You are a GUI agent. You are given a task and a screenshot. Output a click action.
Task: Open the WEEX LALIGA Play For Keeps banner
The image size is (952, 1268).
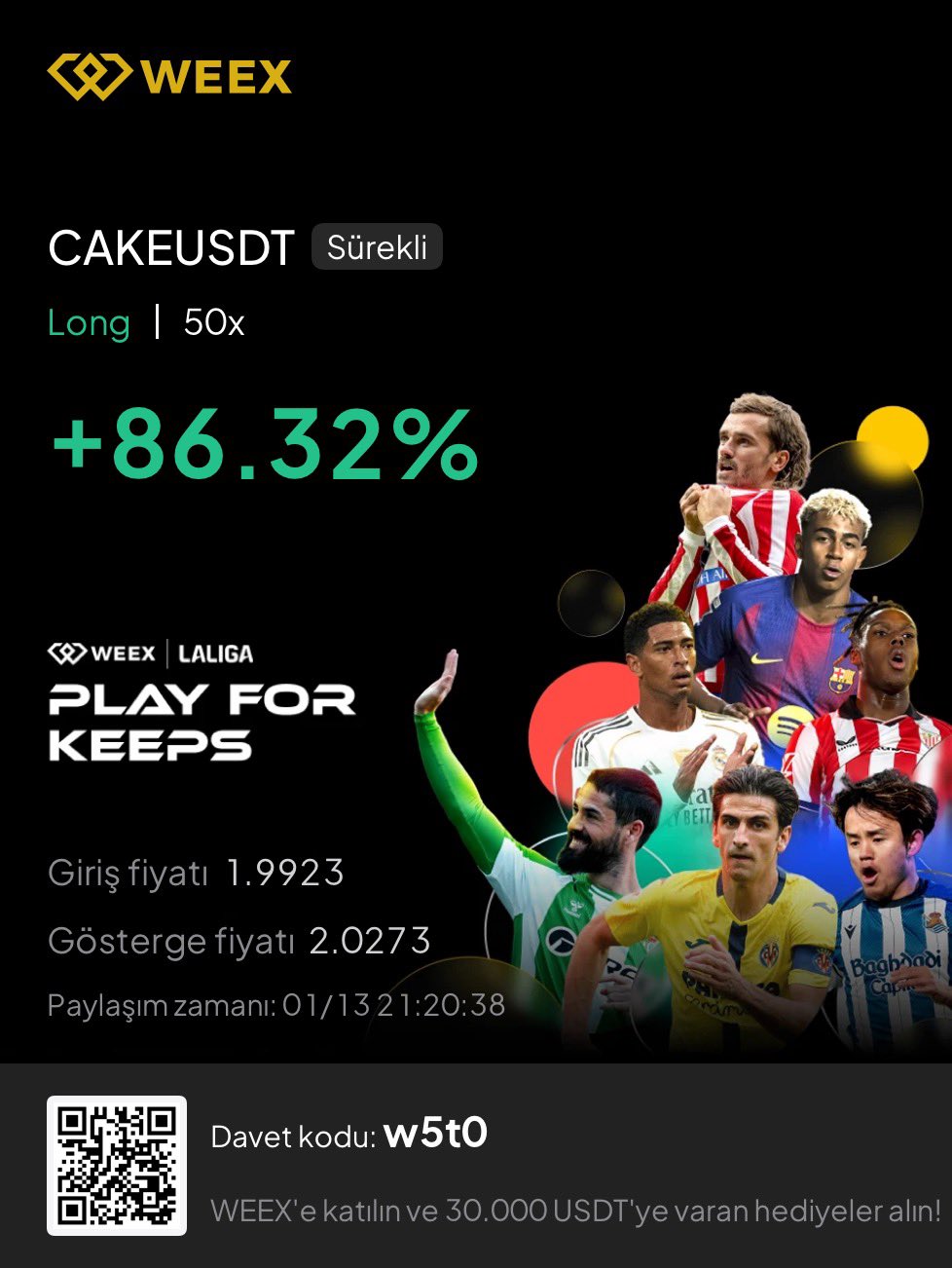pyautogui.click(x=202, y=701)
